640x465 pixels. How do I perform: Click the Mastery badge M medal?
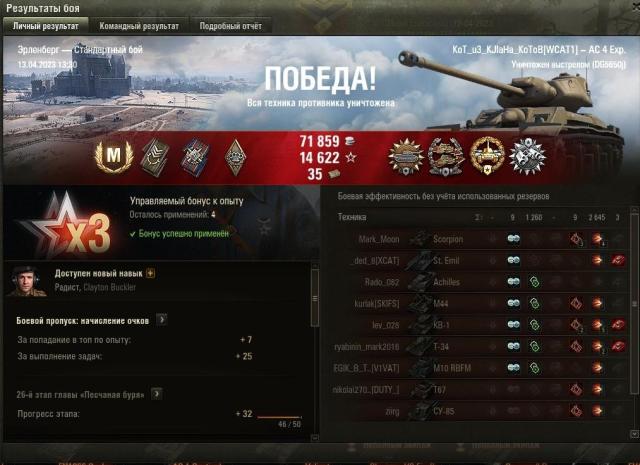(113, 157)
